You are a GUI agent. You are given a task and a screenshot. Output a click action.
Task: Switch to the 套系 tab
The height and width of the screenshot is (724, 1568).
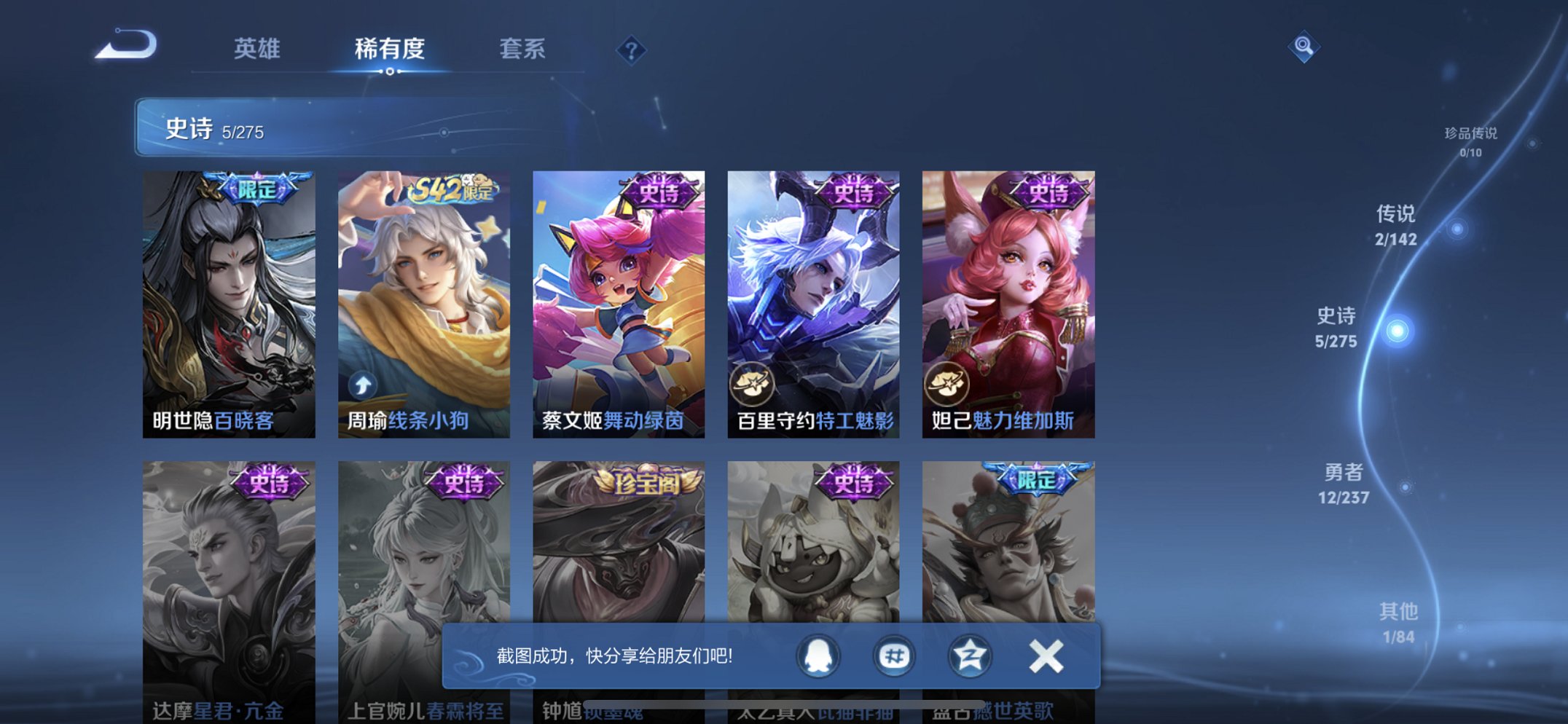point(522,49)
